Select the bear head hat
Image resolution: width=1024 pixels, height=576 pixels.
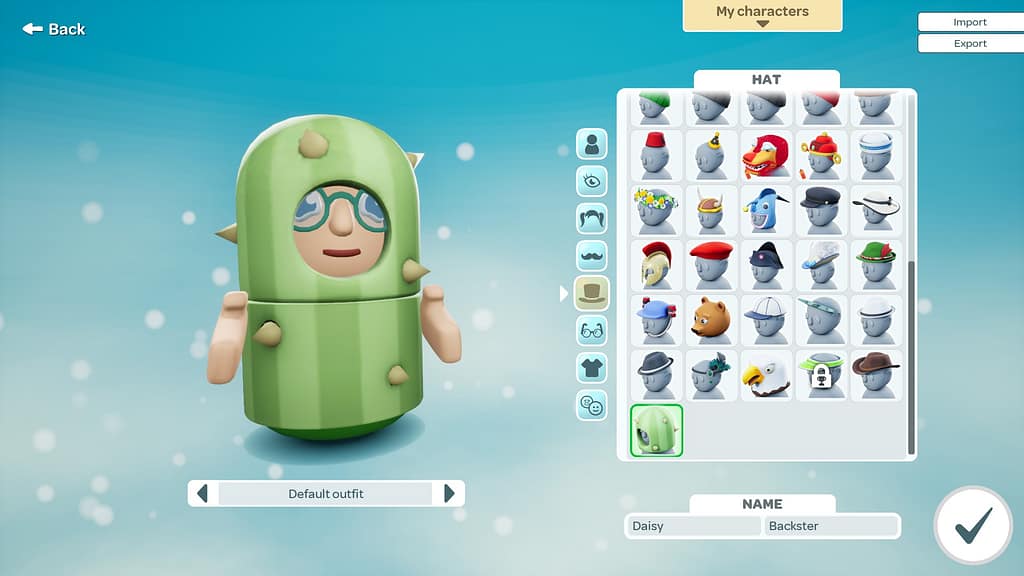pos(711,320)
